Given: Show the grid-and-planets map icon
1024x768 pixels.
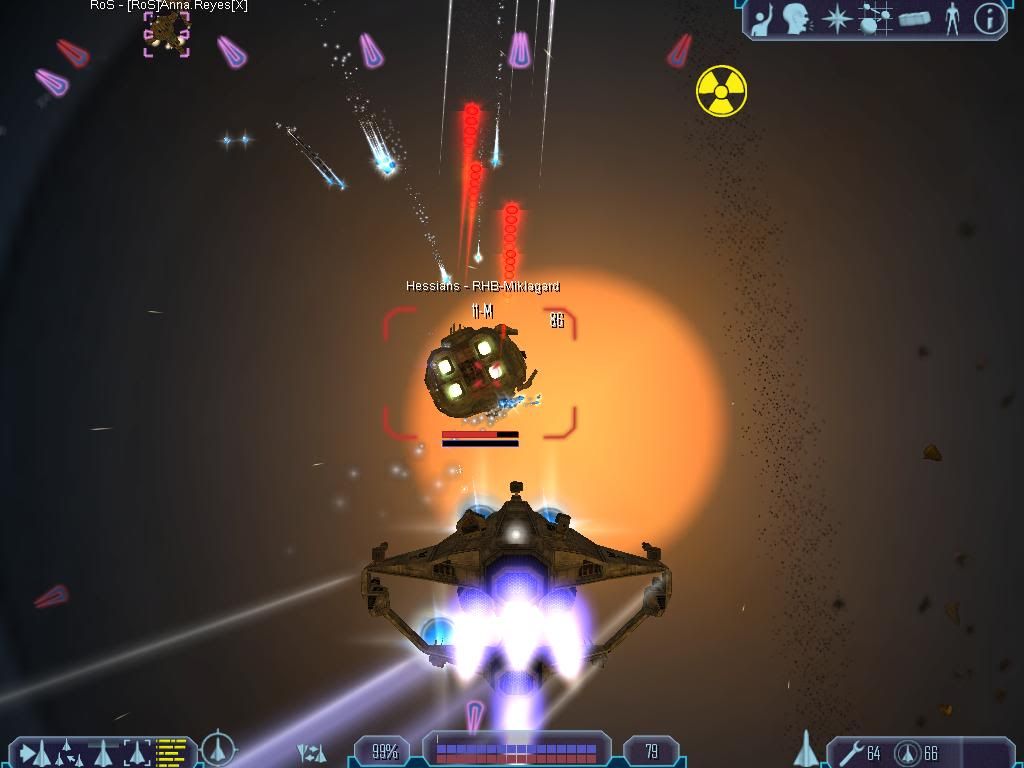Looking at the screenshot, I should (x=876, y=19).
